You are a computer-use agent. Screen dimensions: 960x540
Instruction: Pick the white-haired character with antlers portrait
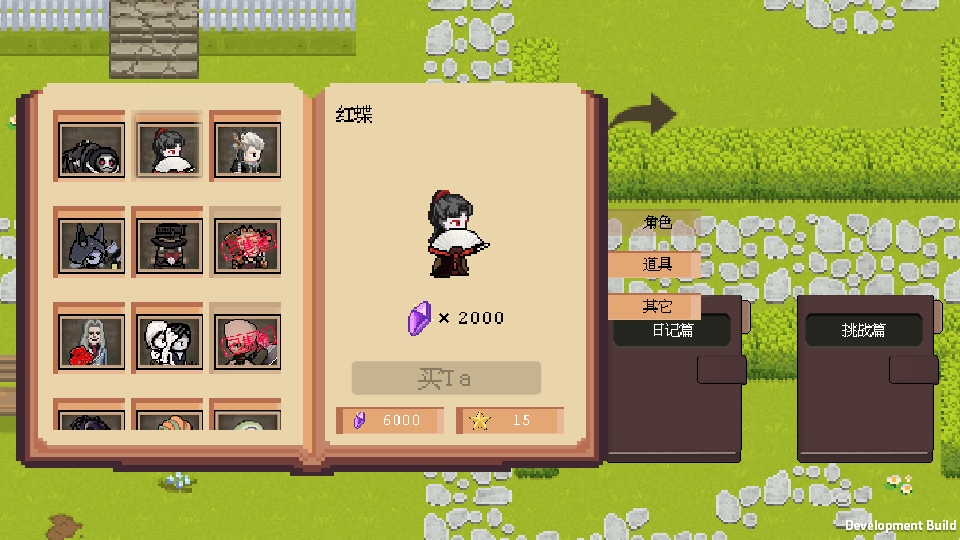click(246, 150)
